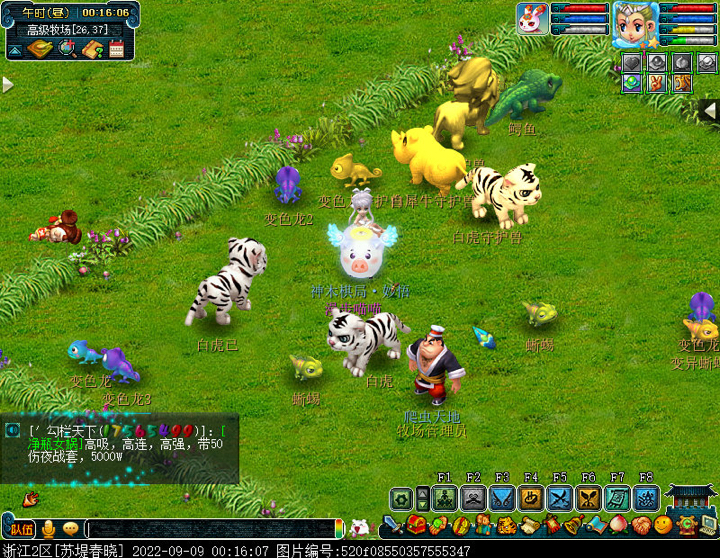Screen dimensions: 720x558
Task: Open the rabbit pet portrait
Action: [531, 17]
